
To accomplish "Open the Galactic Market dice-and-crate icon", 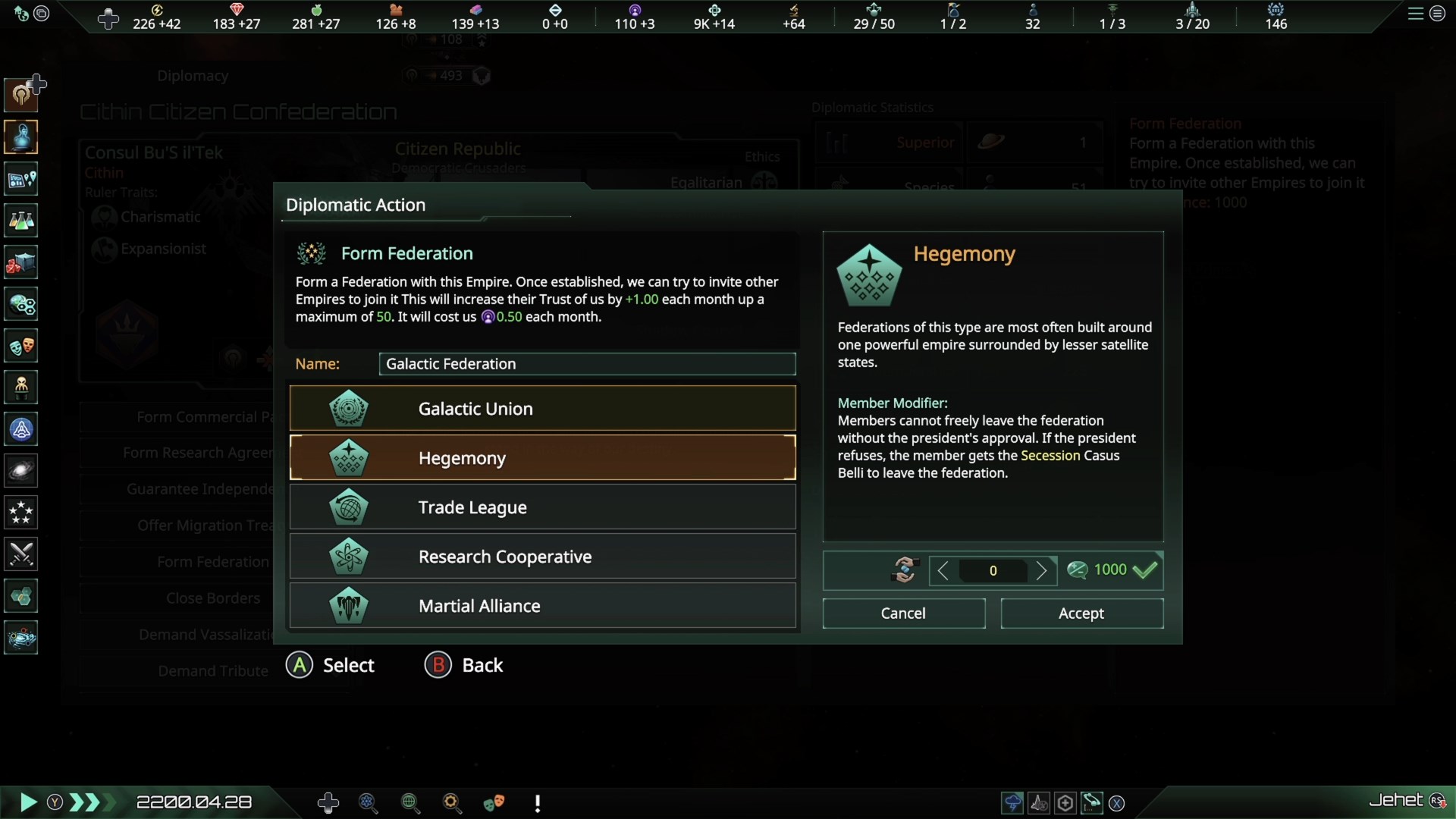I will tap(20, 262).
